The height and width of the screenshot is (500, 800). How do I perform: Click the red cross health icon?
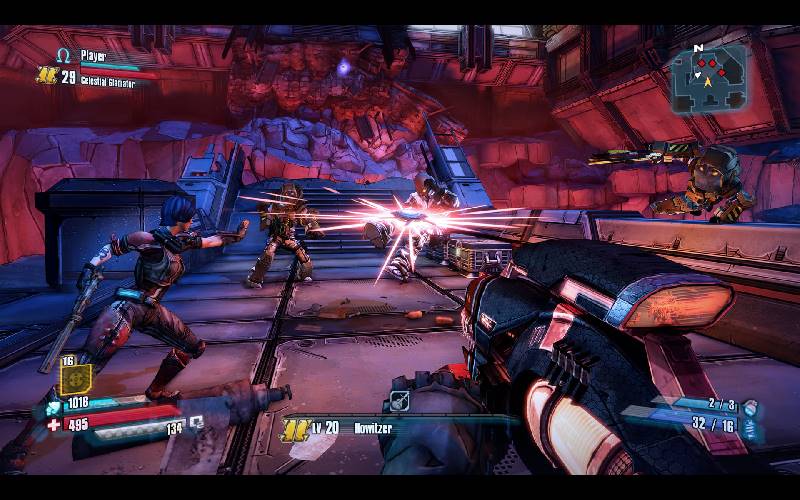tap(53, 424)
